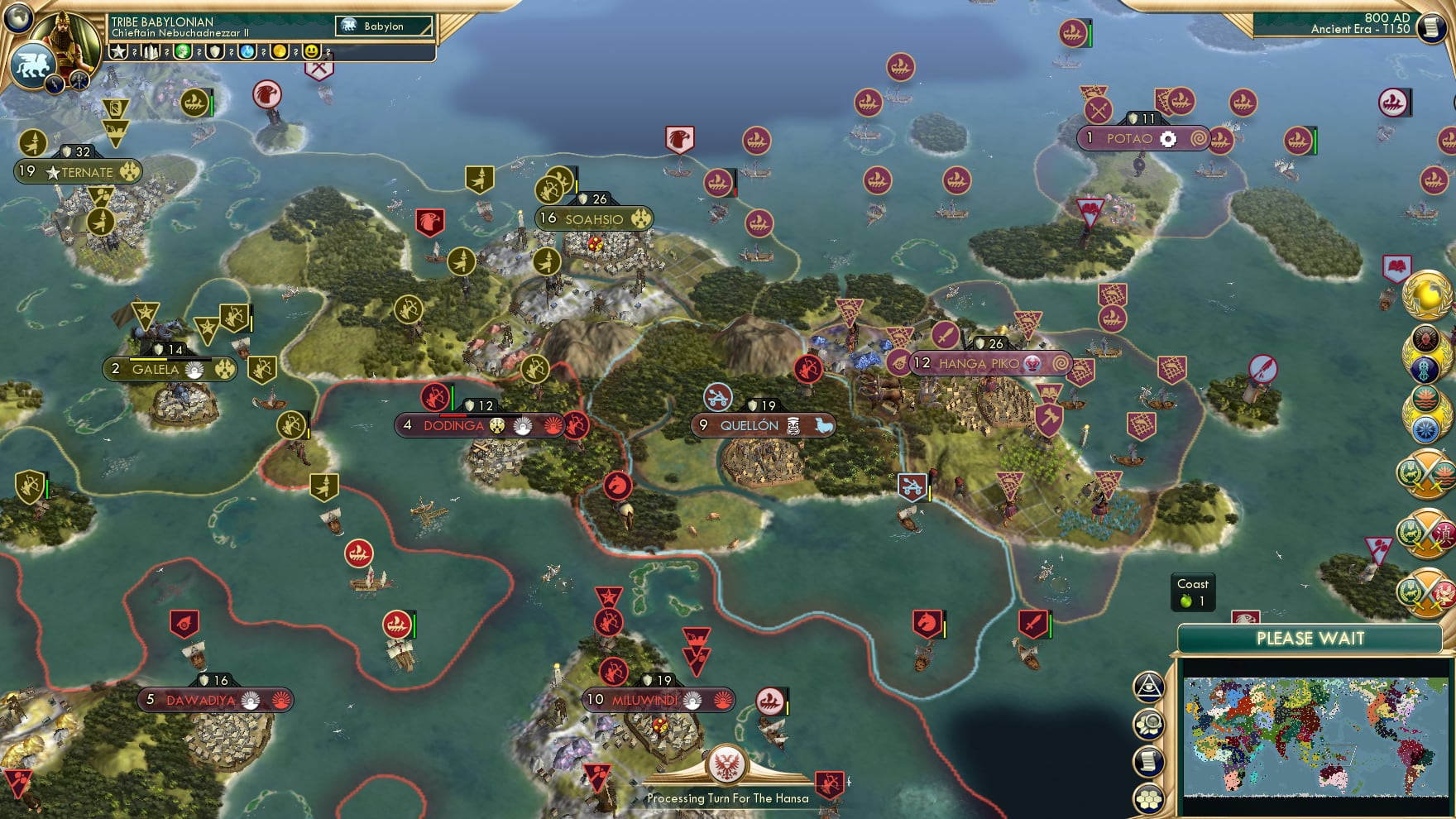This screenshot has height=819, width=1456.
Task: Click the silver score star icon
Action: [x=118, y=52]
